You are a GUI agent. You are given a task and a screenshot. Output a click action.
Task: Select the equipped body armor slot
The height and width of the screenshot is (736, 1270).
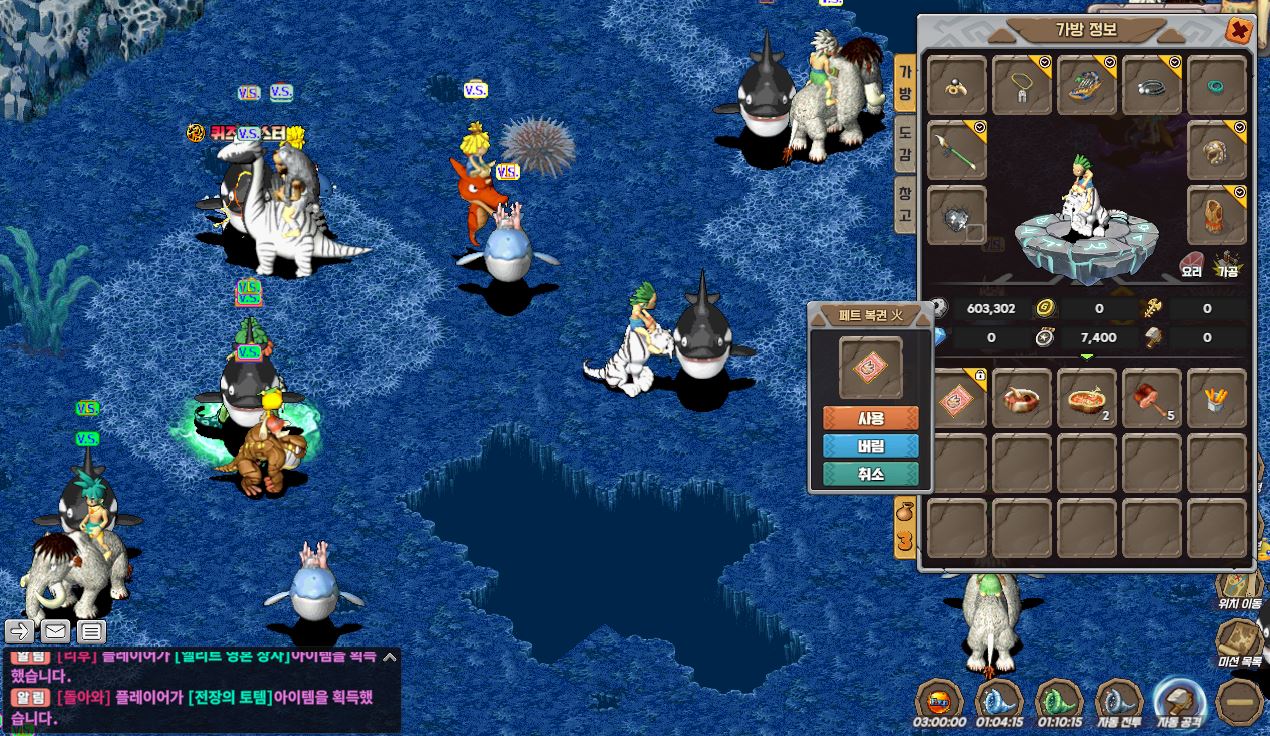click(1217, 215)
